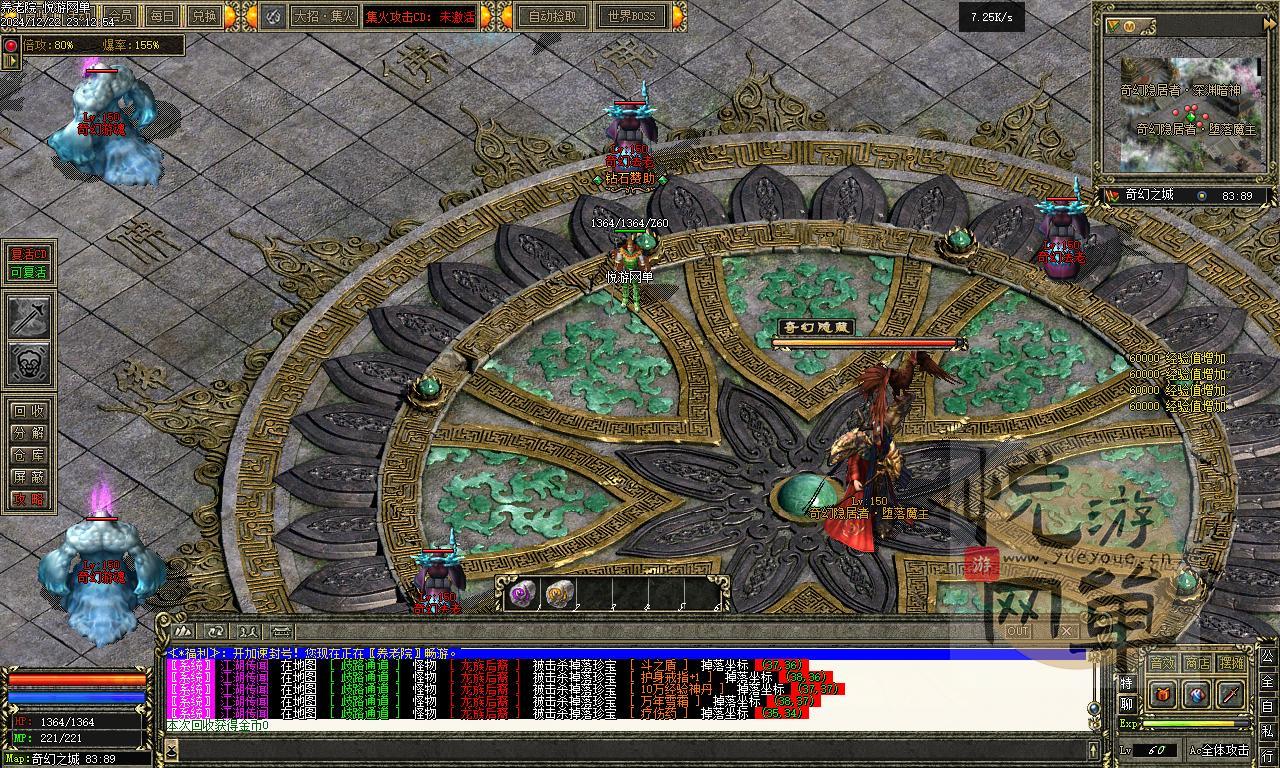Toggle the 音效 sound button
The height and width of the screenshot is (768, 1280).
coord(1161,663)
